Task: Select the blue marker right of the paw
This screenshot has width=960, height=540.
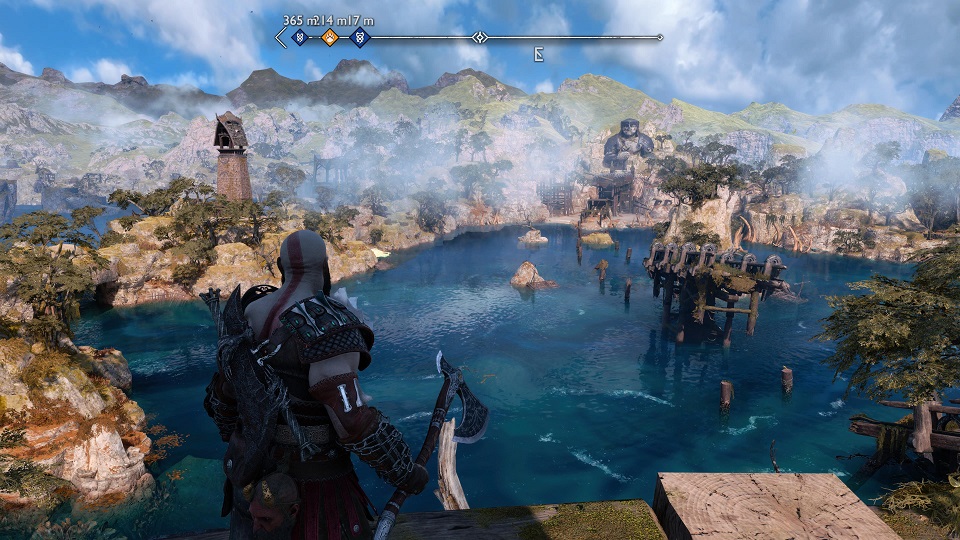Action: pyautogui.click(x=360, y=38)
